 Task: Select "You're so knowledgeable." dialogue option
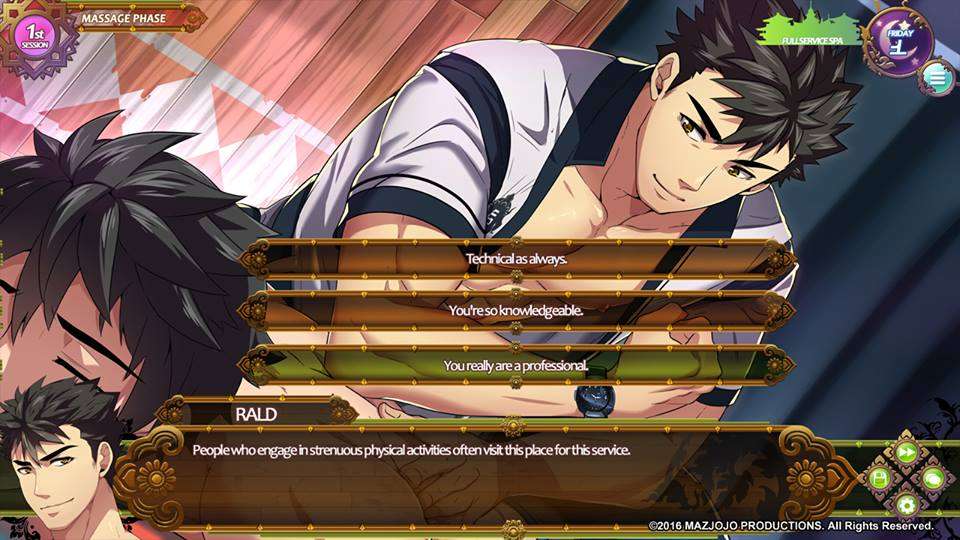point(516,311)
